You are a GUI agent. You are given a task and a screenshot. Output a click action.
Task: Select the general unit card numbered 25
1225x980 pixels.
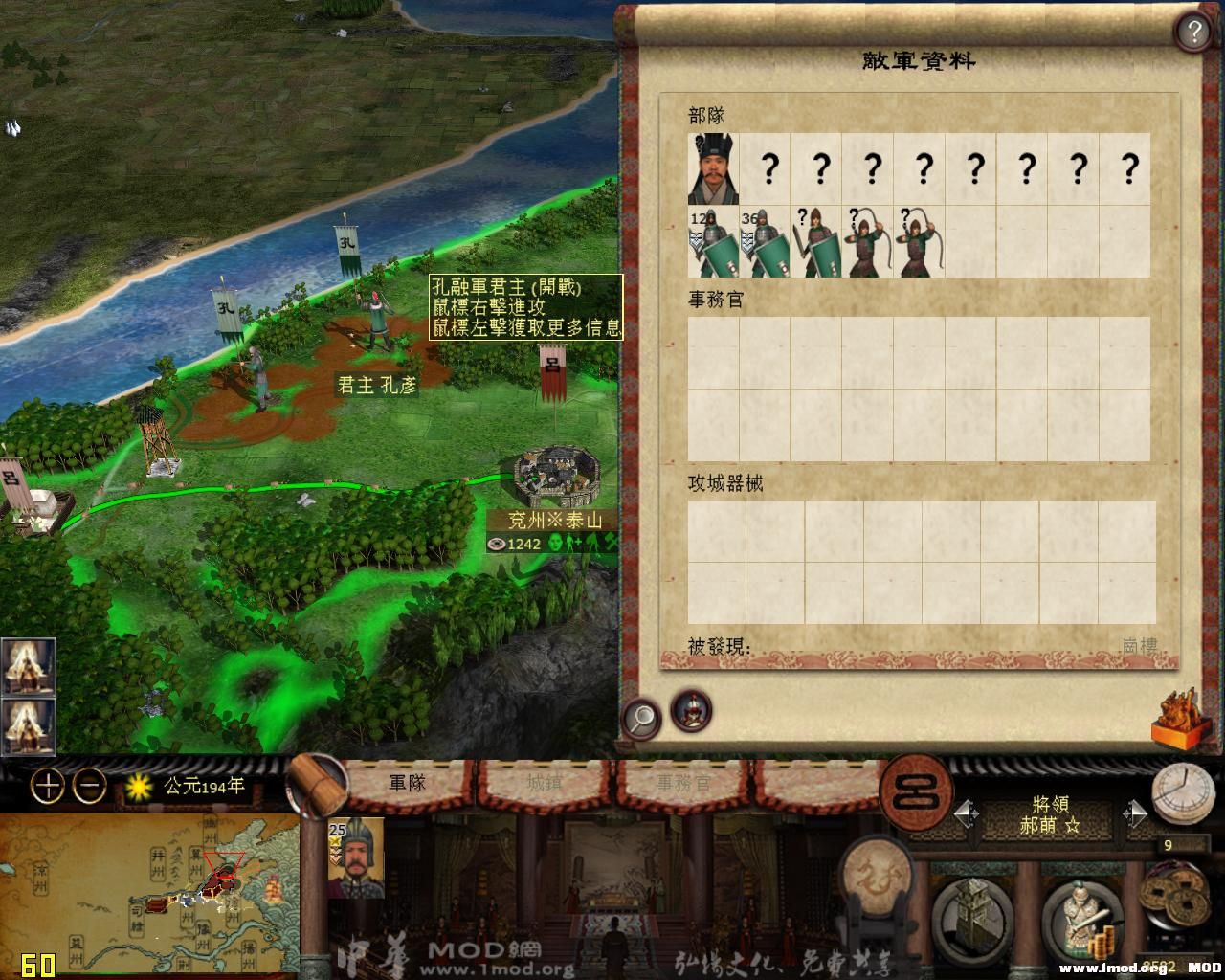coord(356,858)
